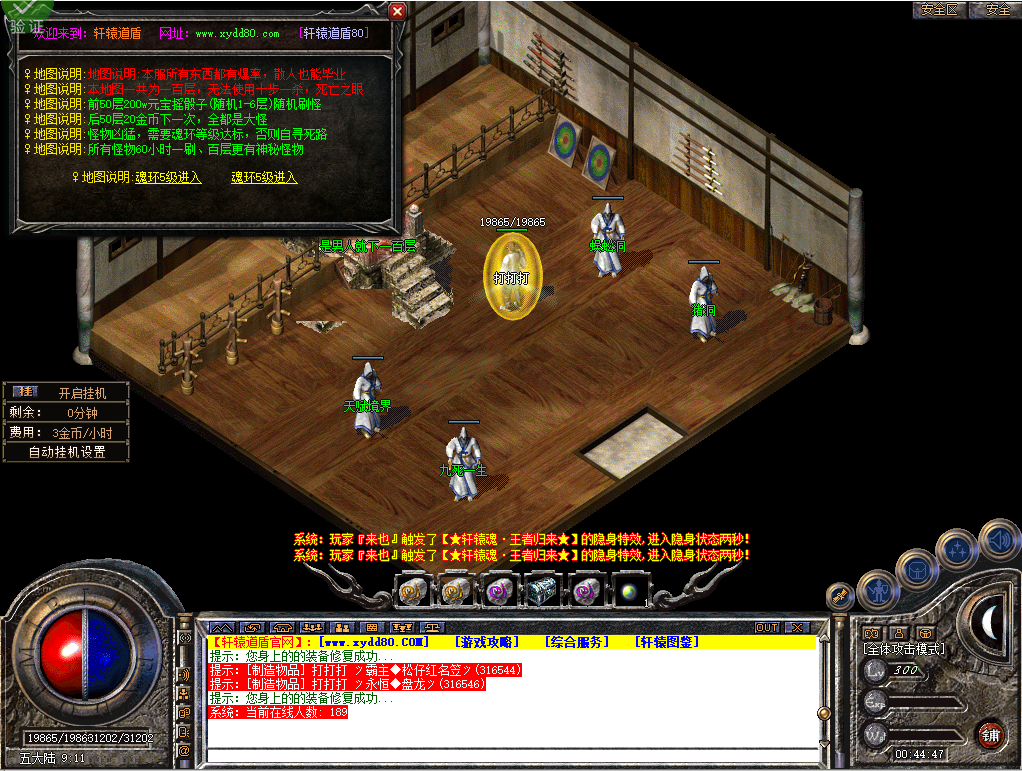Click the OUT button above chat

click(x=766, y=628)
